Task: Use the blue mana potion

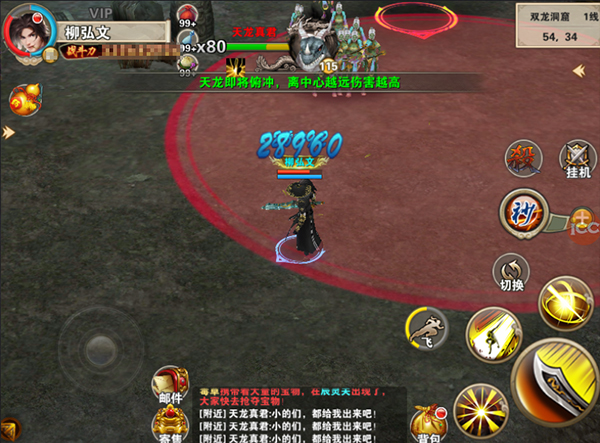Action: point(188,42)
